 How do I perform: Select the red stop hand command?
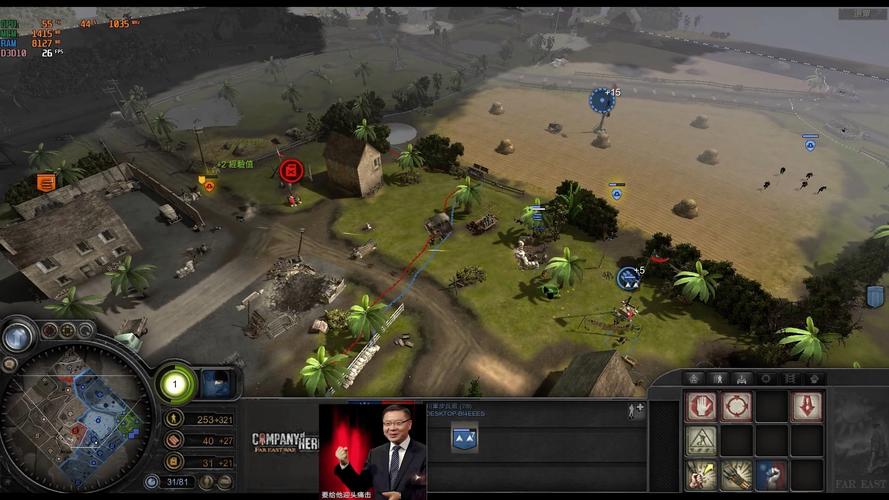pyautogui.click(x=701, y=406)
